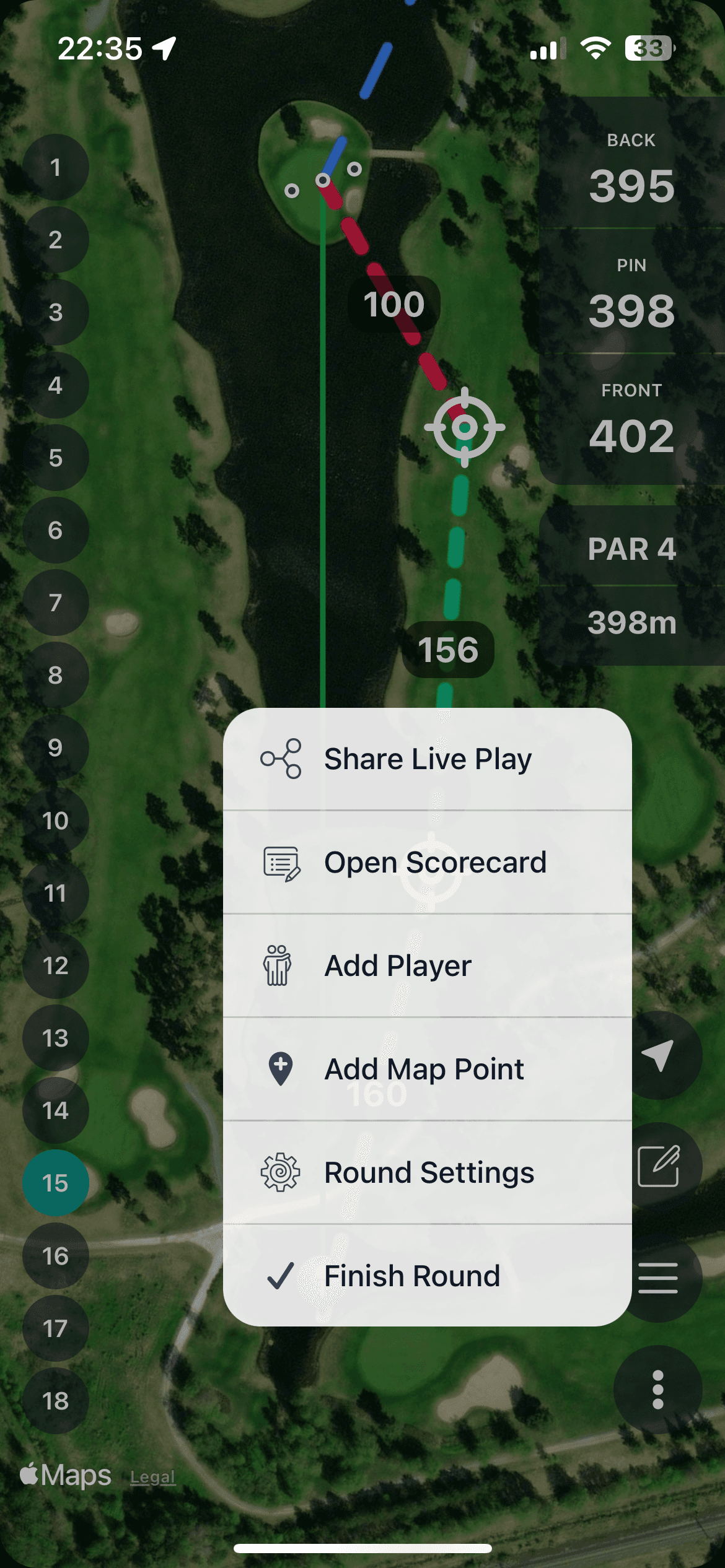Tap Add Map Point option

pos(427,1069)
